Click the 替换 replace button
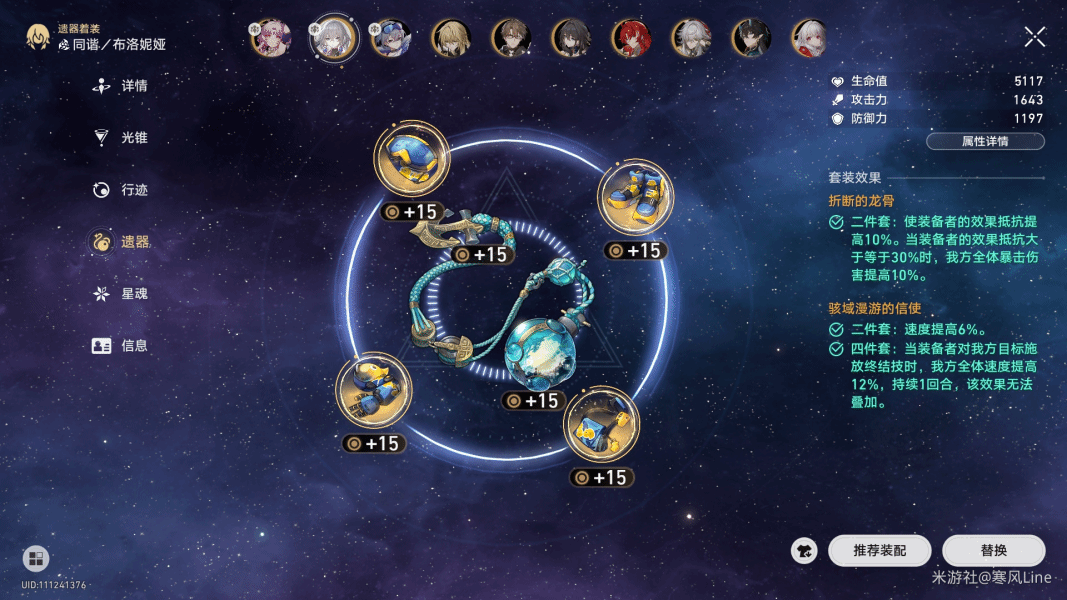 993,551
